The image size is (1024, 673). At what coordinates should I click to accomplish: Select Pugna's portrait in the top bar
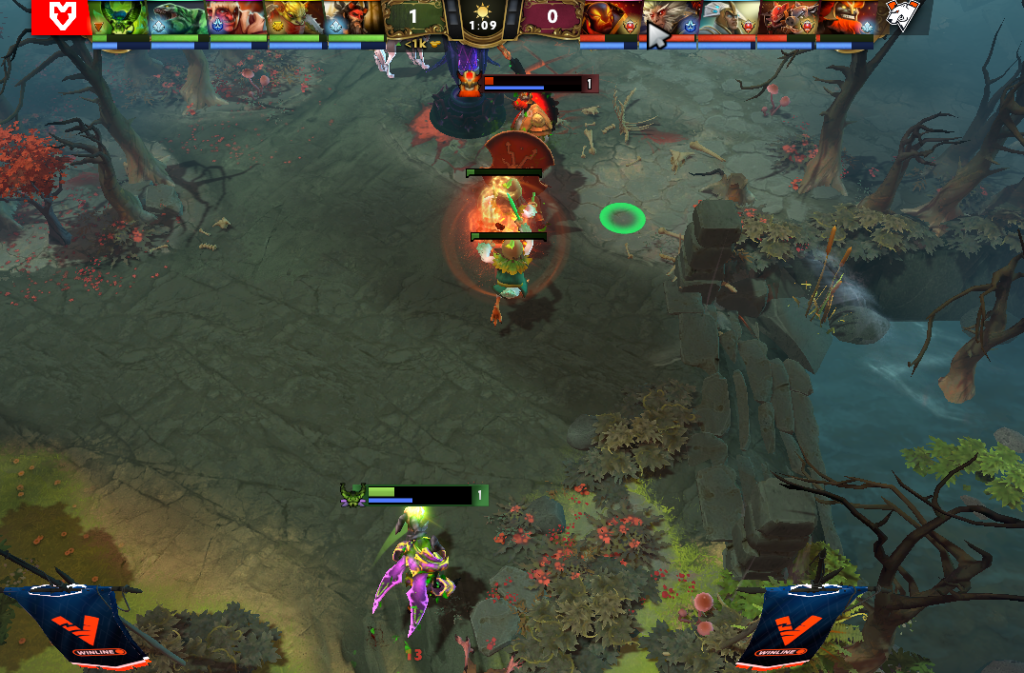point(119,17)
